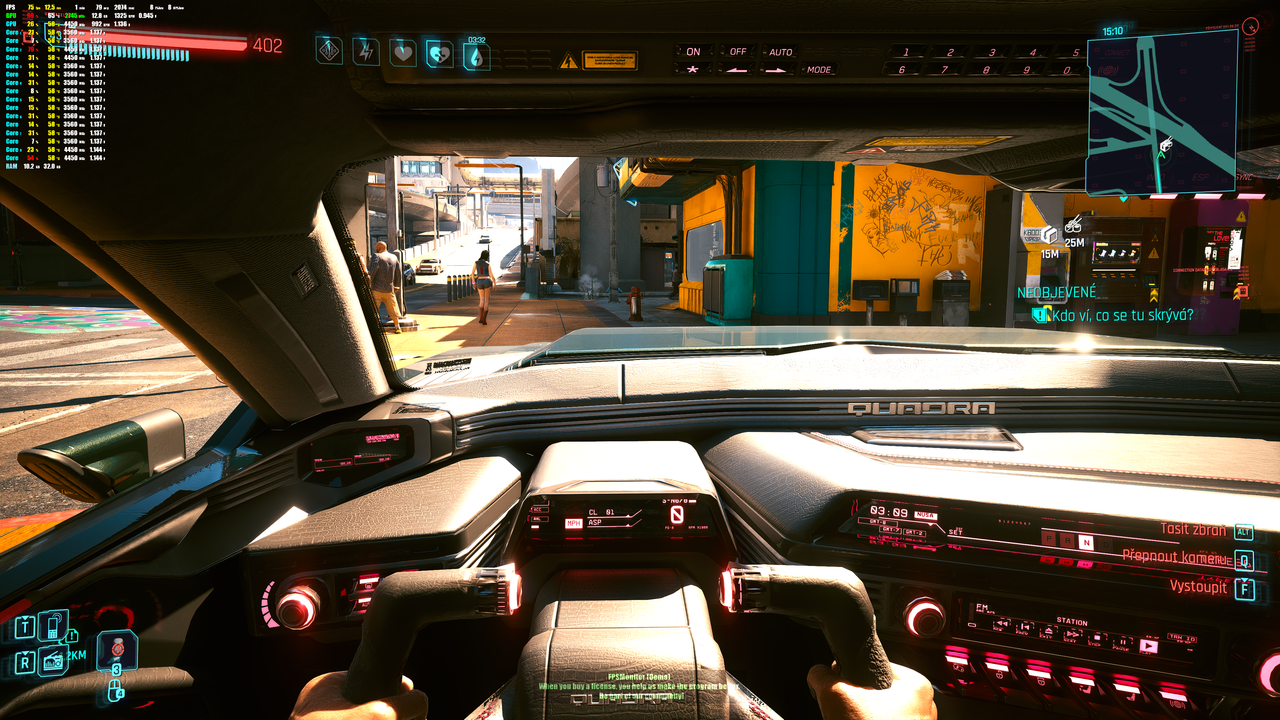Choose 'Vystoupit' to exit the vehicle
The width and height of the screenshot is (1280, 720).
tap(1198, 586)
